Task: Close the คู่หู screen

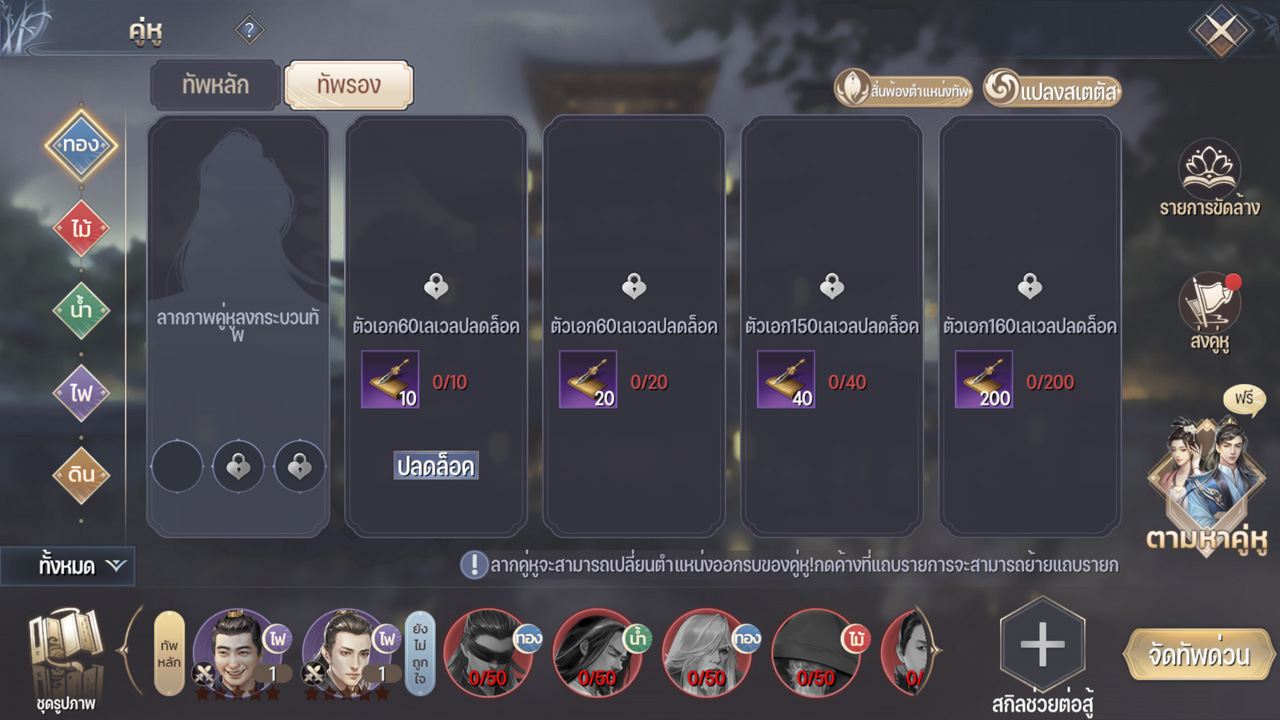Action: 1220,31
